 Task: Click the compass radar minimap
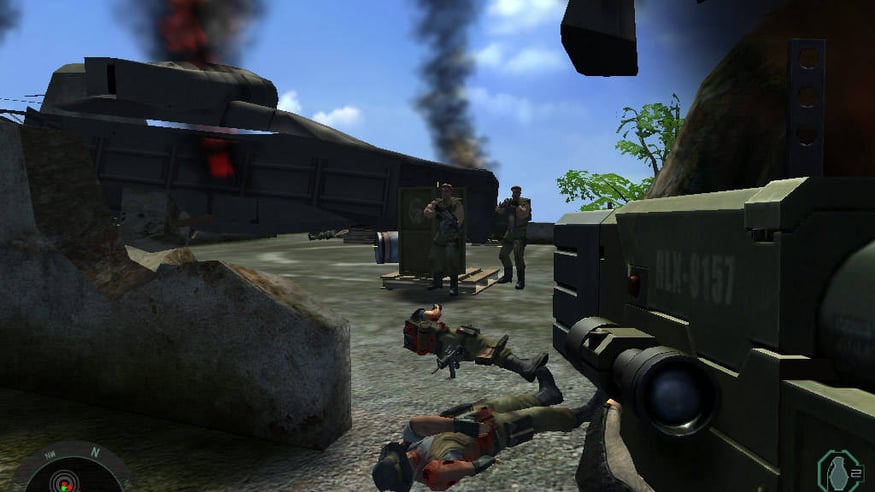click(x=68, y=472)
